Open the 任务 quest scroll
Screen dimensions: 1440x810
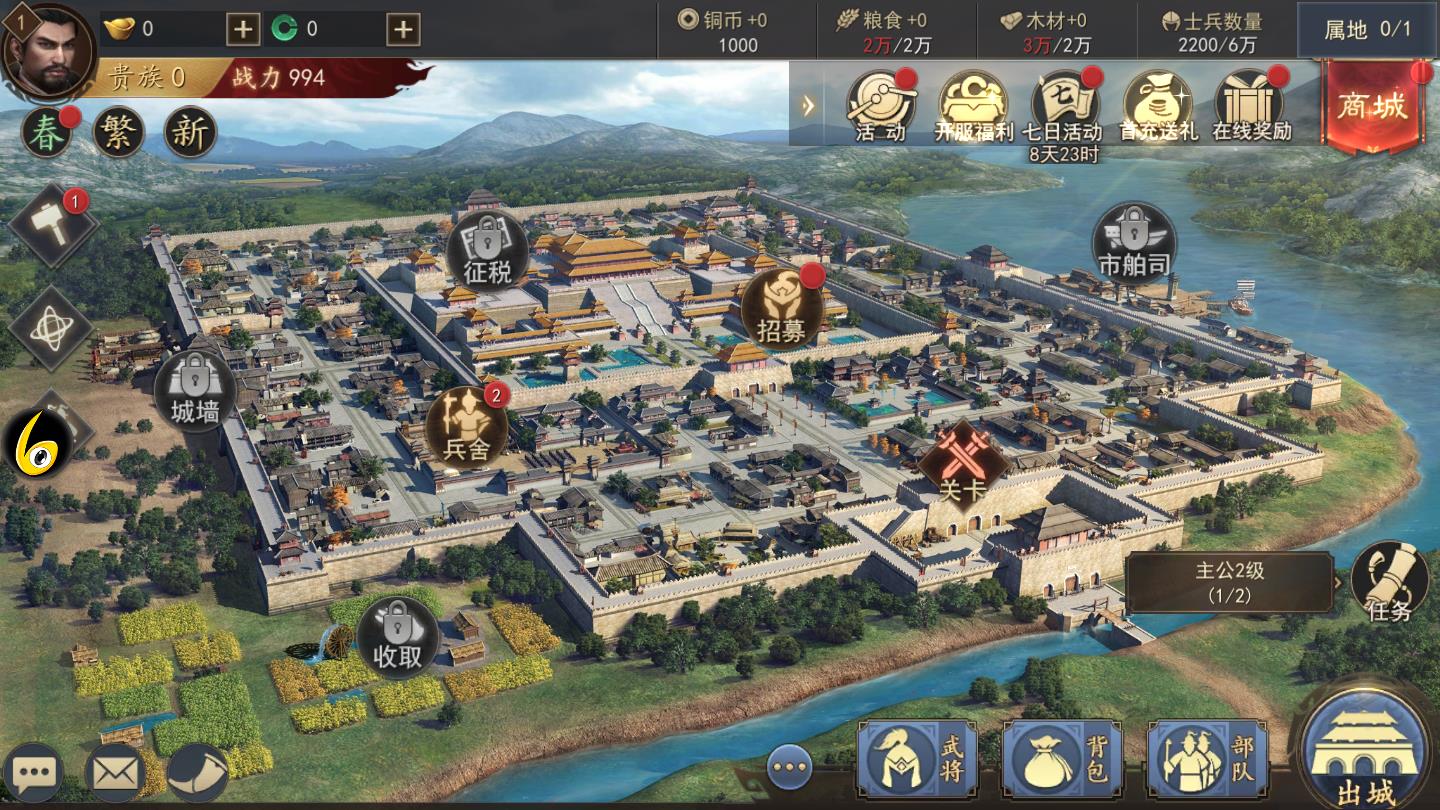coord(1389,582)
